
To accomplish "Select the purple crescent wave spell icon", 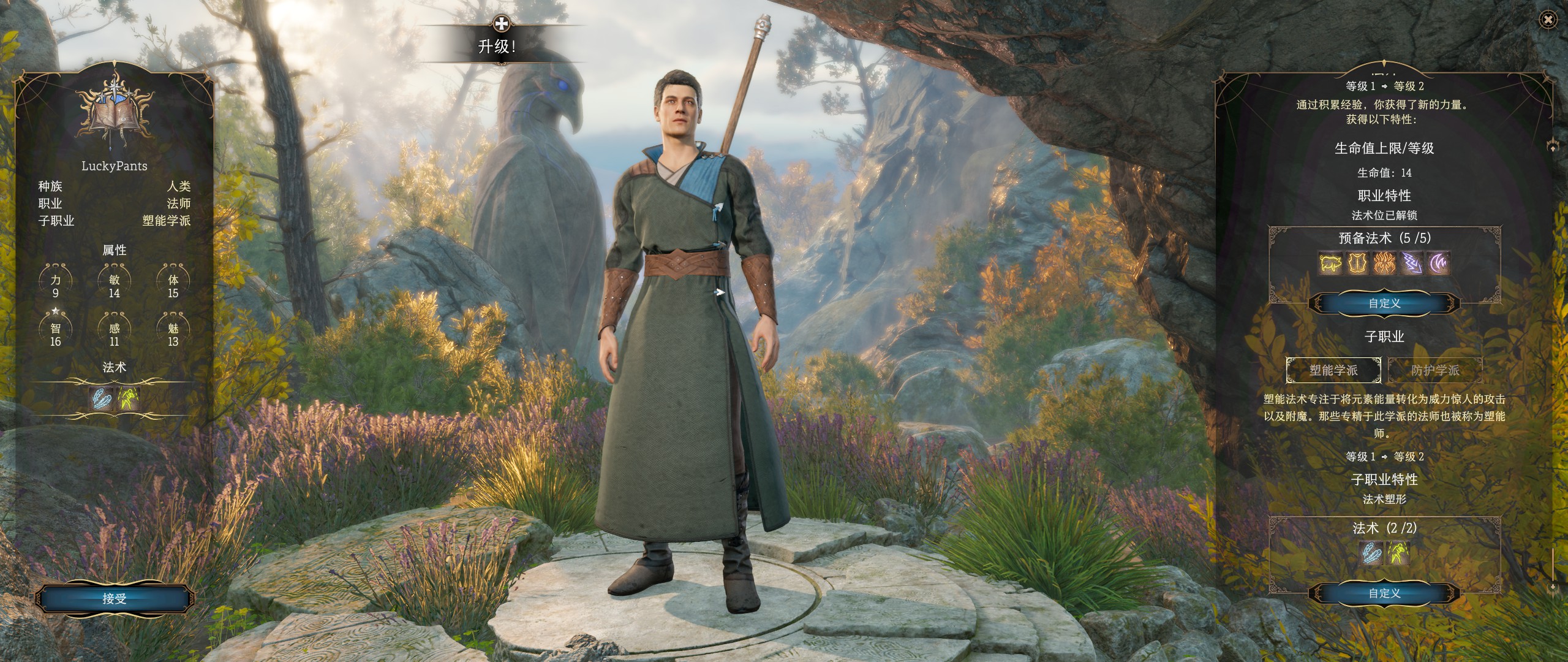I will [1438, 264].
